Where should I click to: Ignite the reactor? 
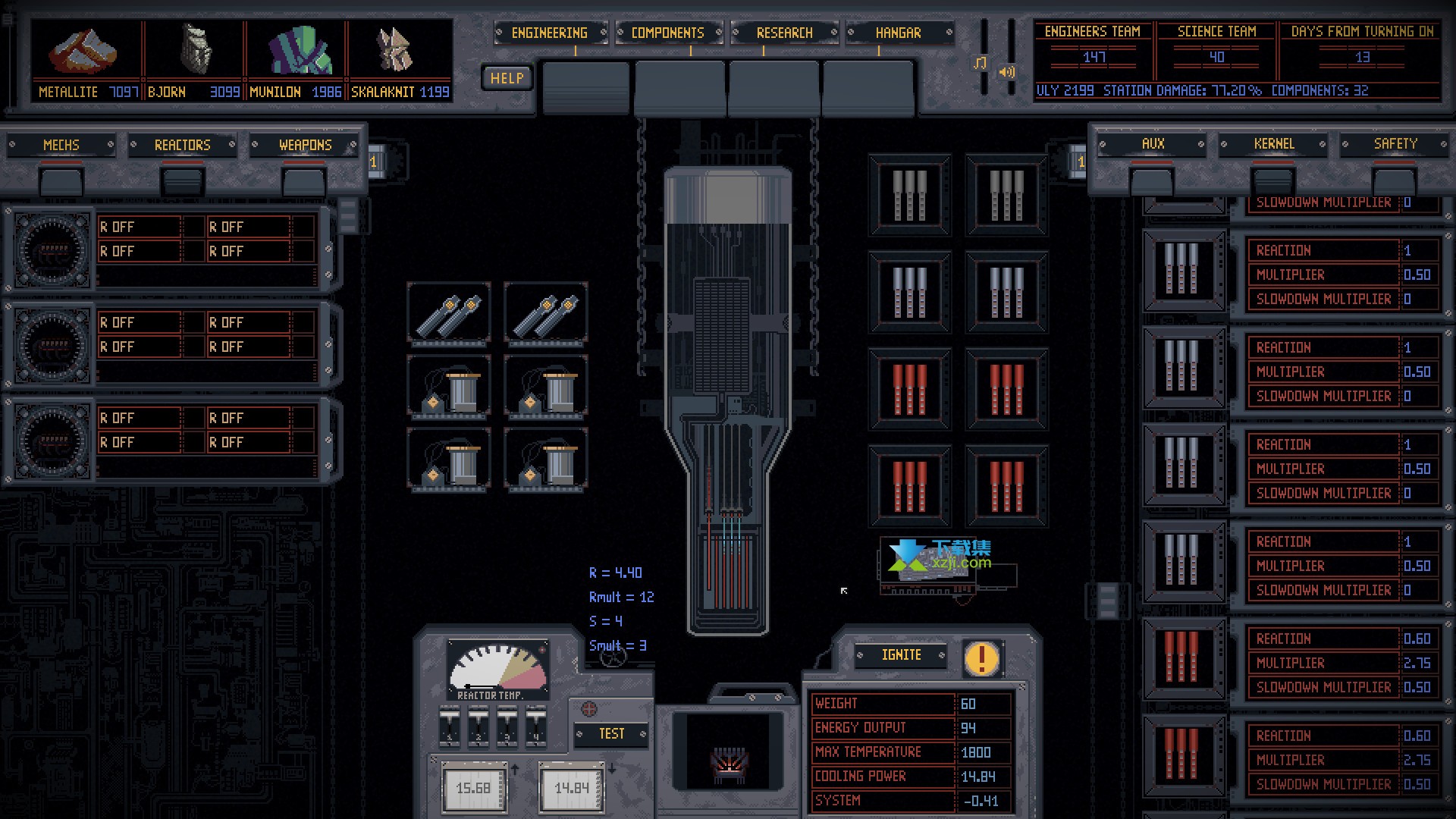pyautogui.click(x=901, y=655)
